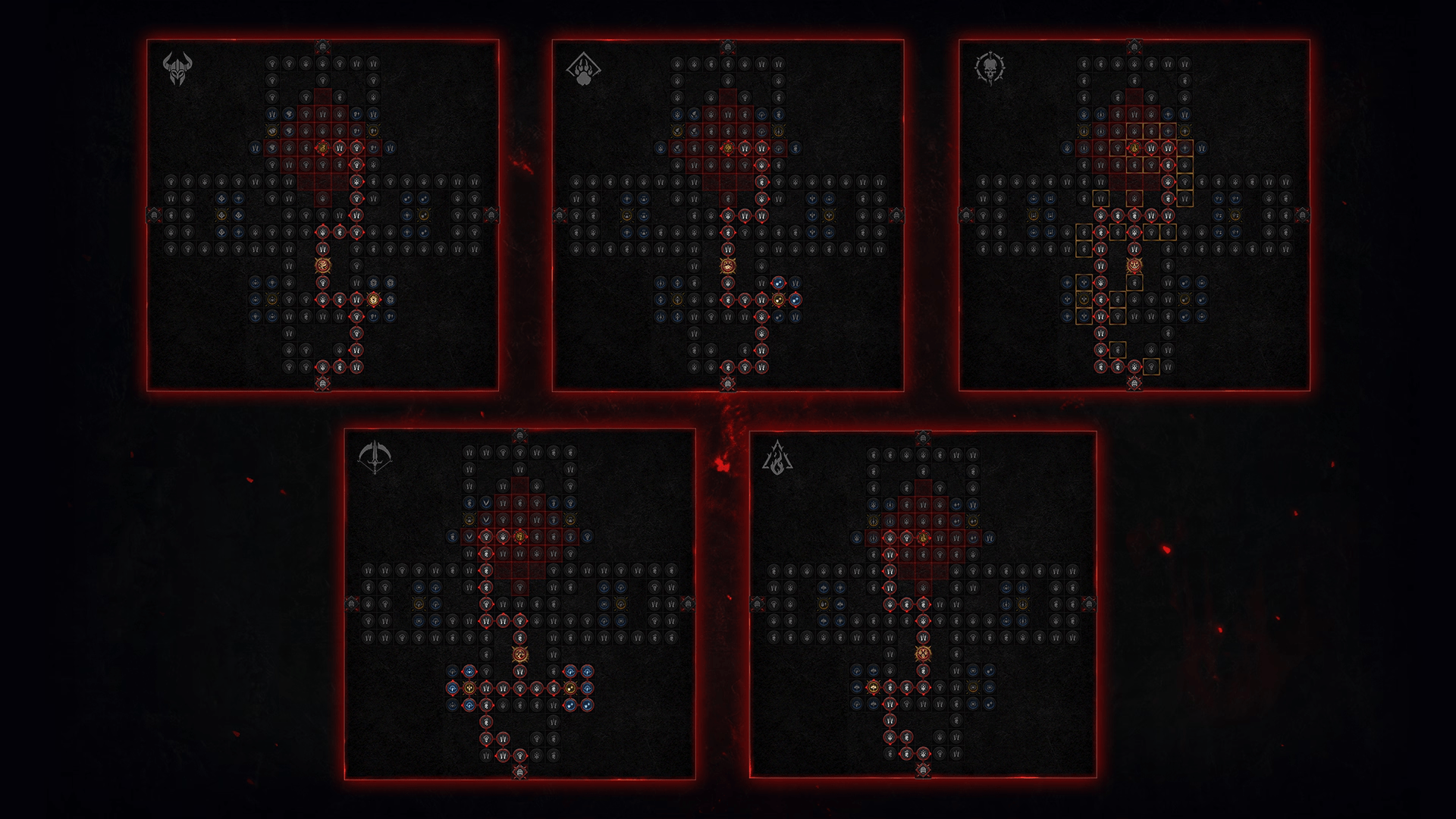Image resolution: width=1456 pixels, height=819 pixels.
Task: Select the legendary node on the Necromancer board
Action: pyautogui.click(x=1134, y=148)
